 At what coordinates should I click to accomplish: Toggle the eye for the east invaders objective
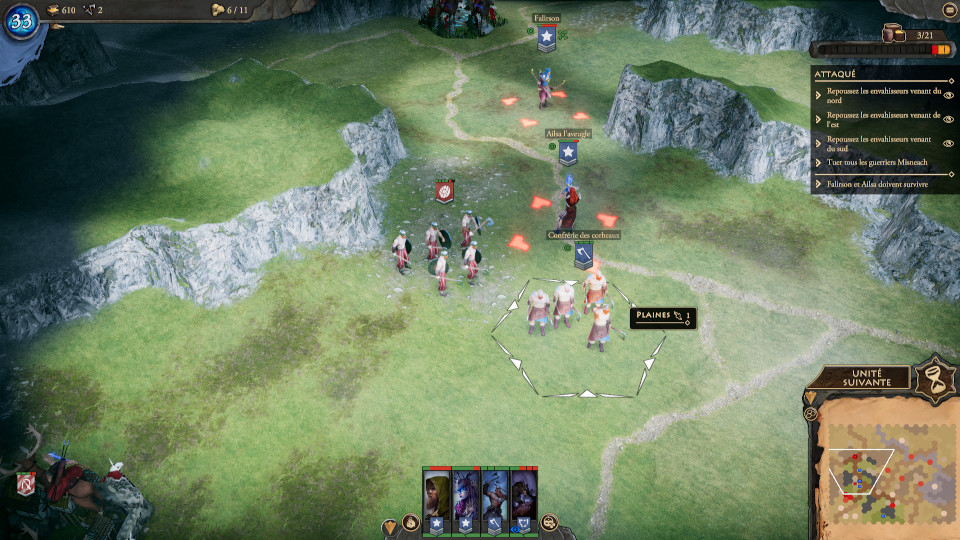click(x=948, y=119)
